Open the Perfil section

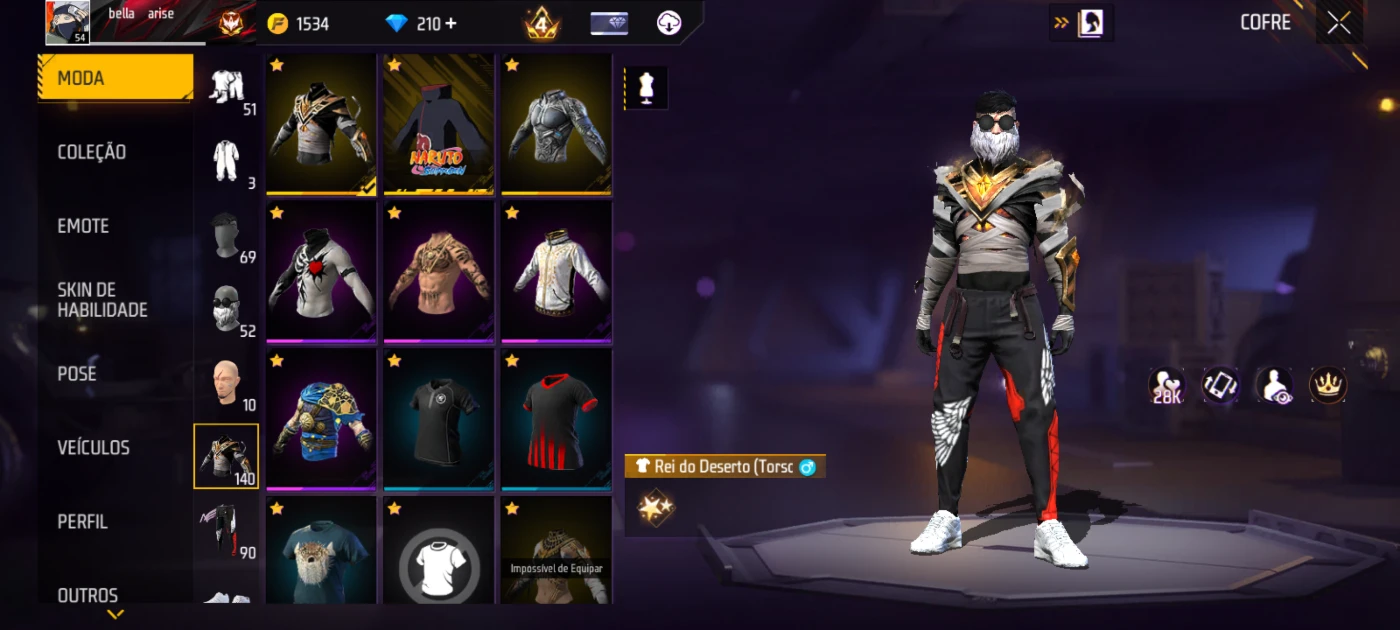82,521
